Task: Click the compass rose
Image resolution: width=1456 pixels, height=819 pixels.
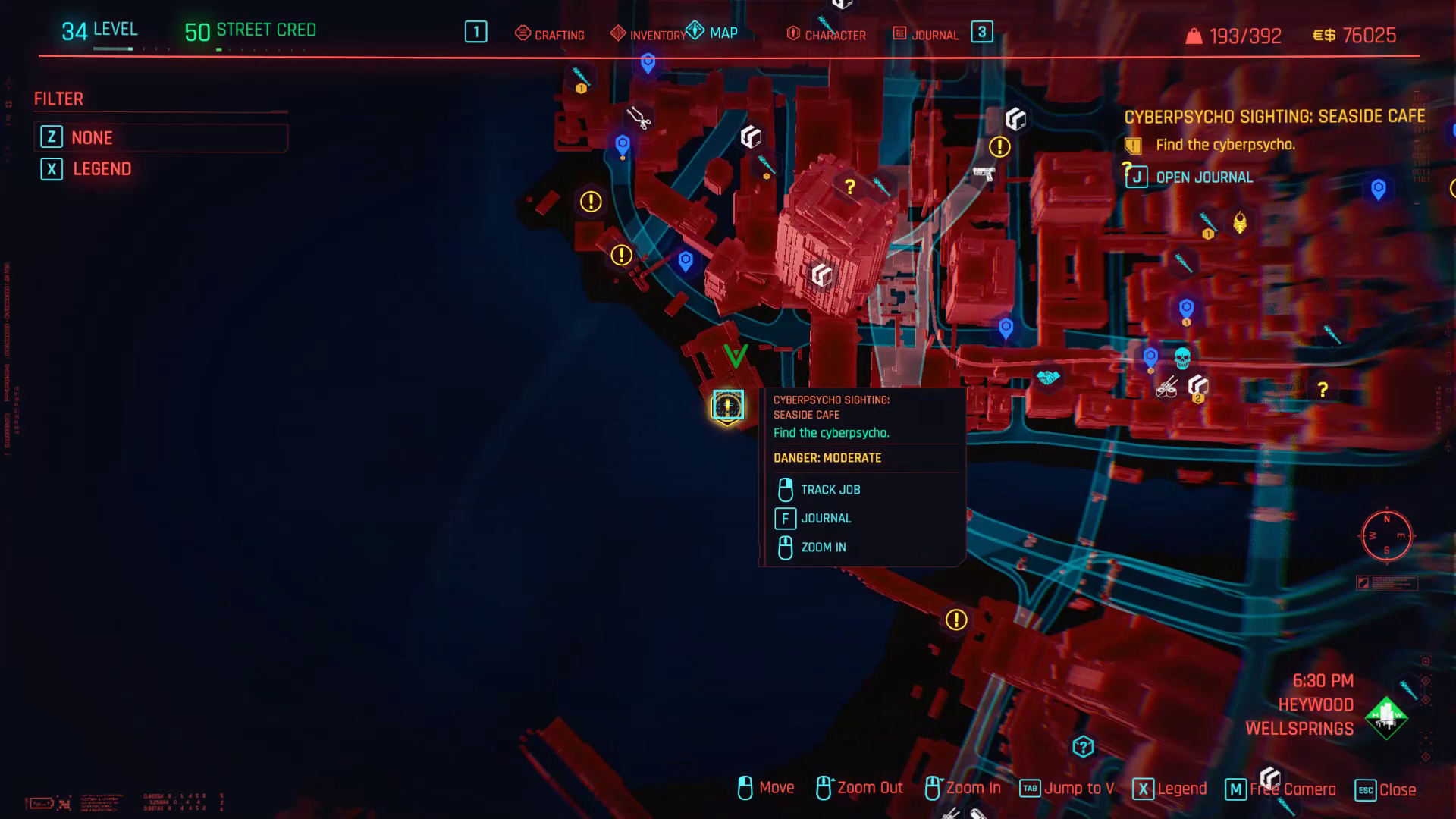Action: (x=1387, y=536)
